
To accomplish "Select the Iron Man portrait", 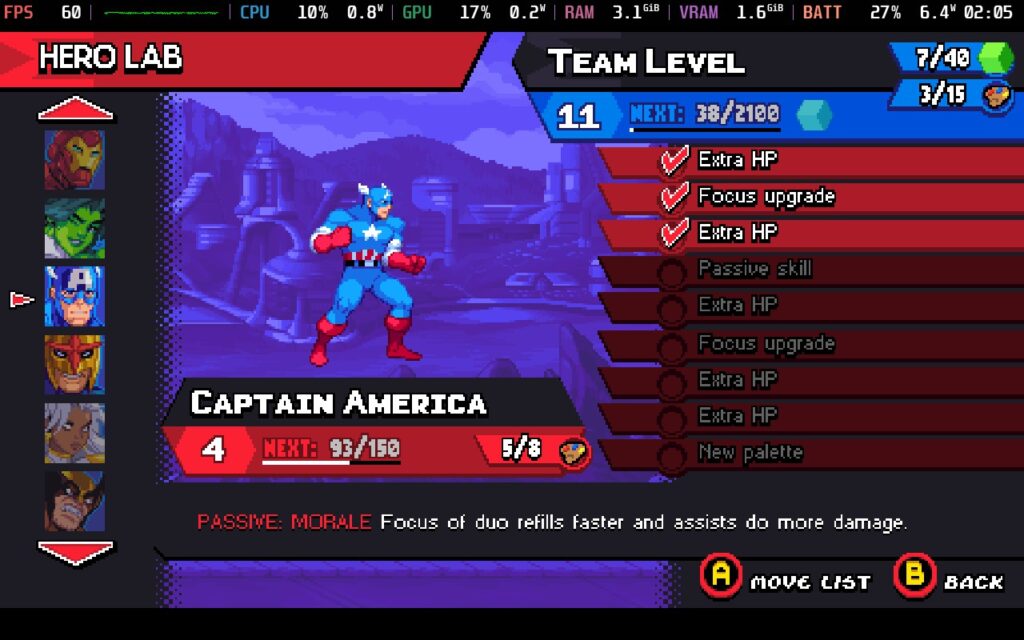I will (x=74, y=159).
